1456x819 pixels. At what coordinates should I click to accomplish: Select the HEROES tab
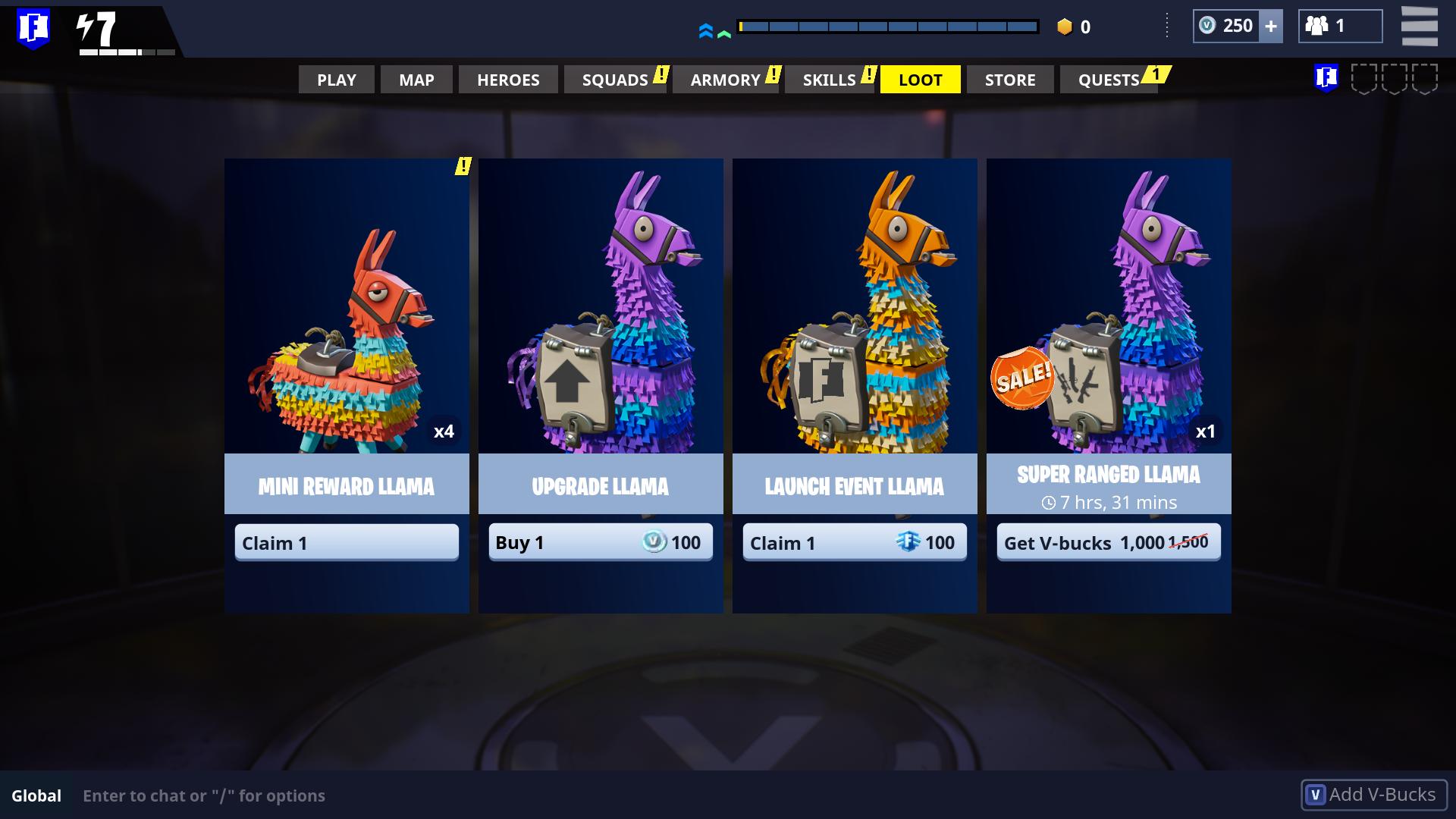(x=507, y=79)
